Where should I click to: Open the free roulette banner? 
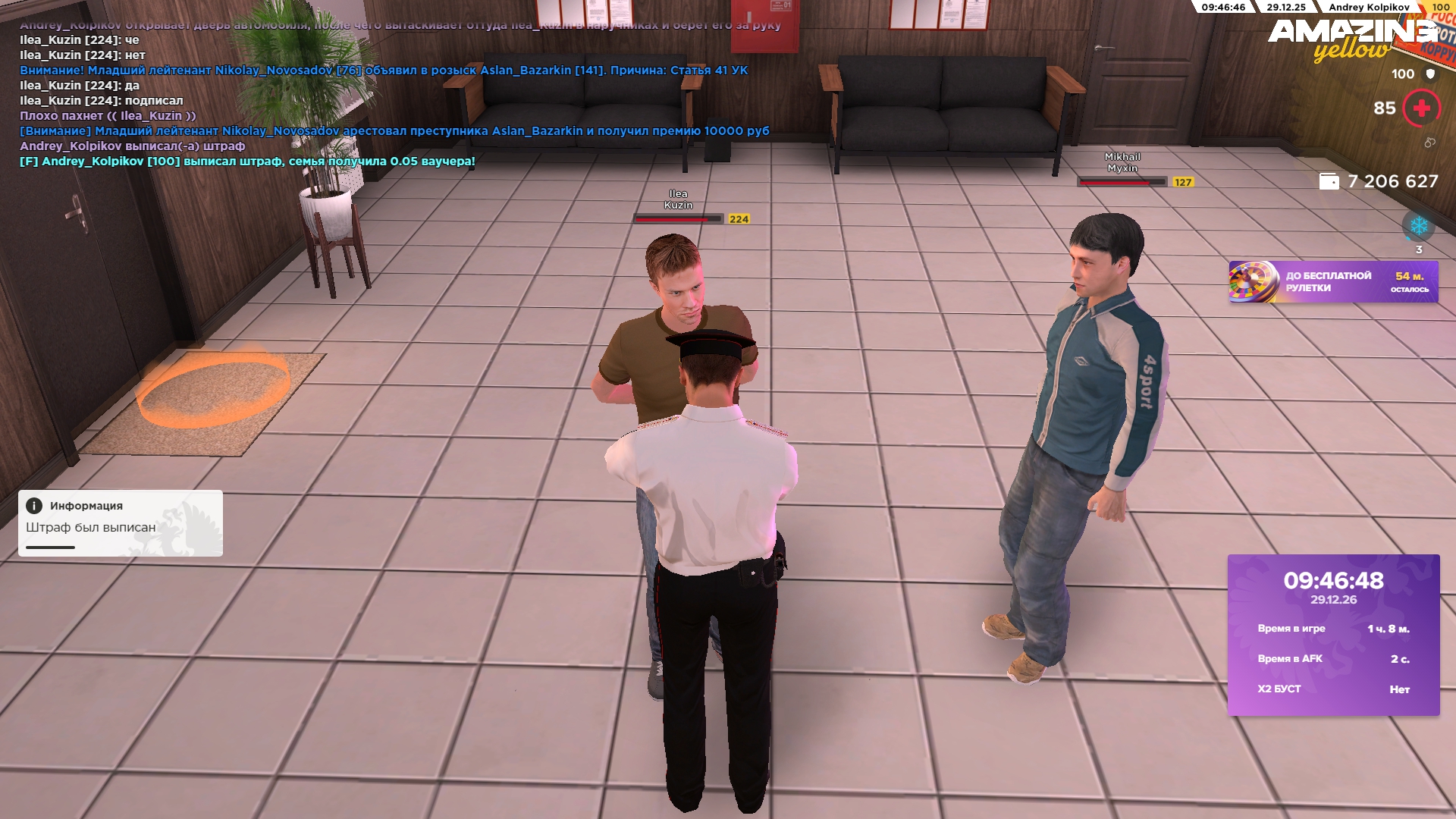pyautogui.click(x=1332, y=282)
